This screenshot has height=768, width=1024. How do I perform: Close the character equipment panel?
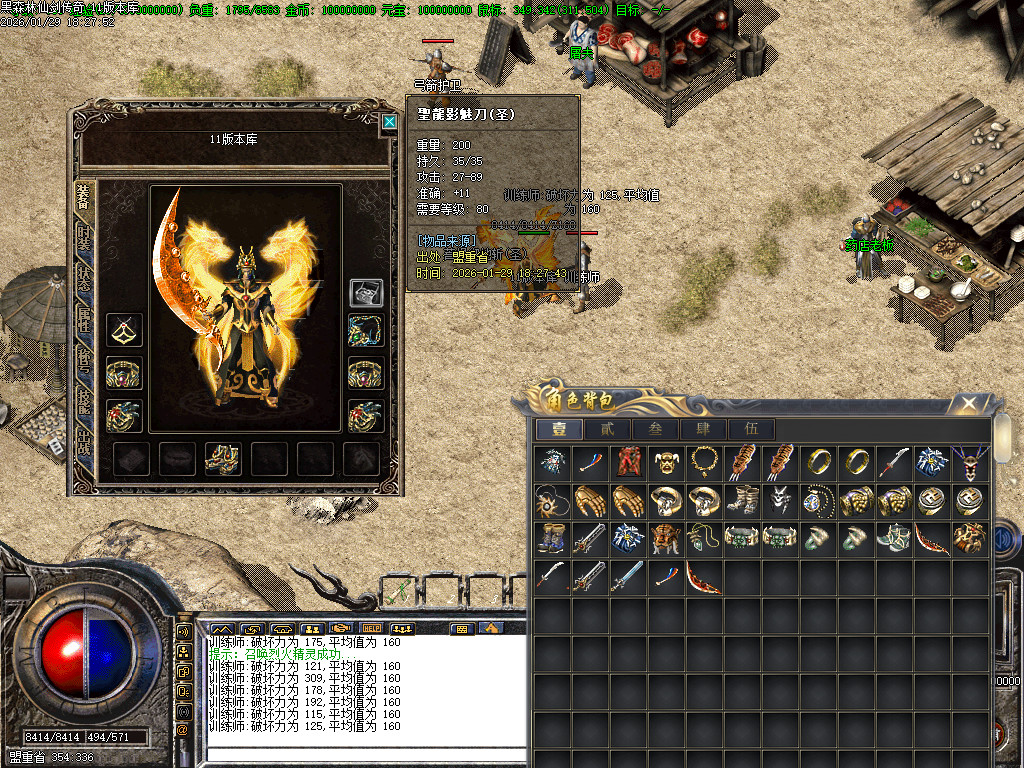pos(389,122)
